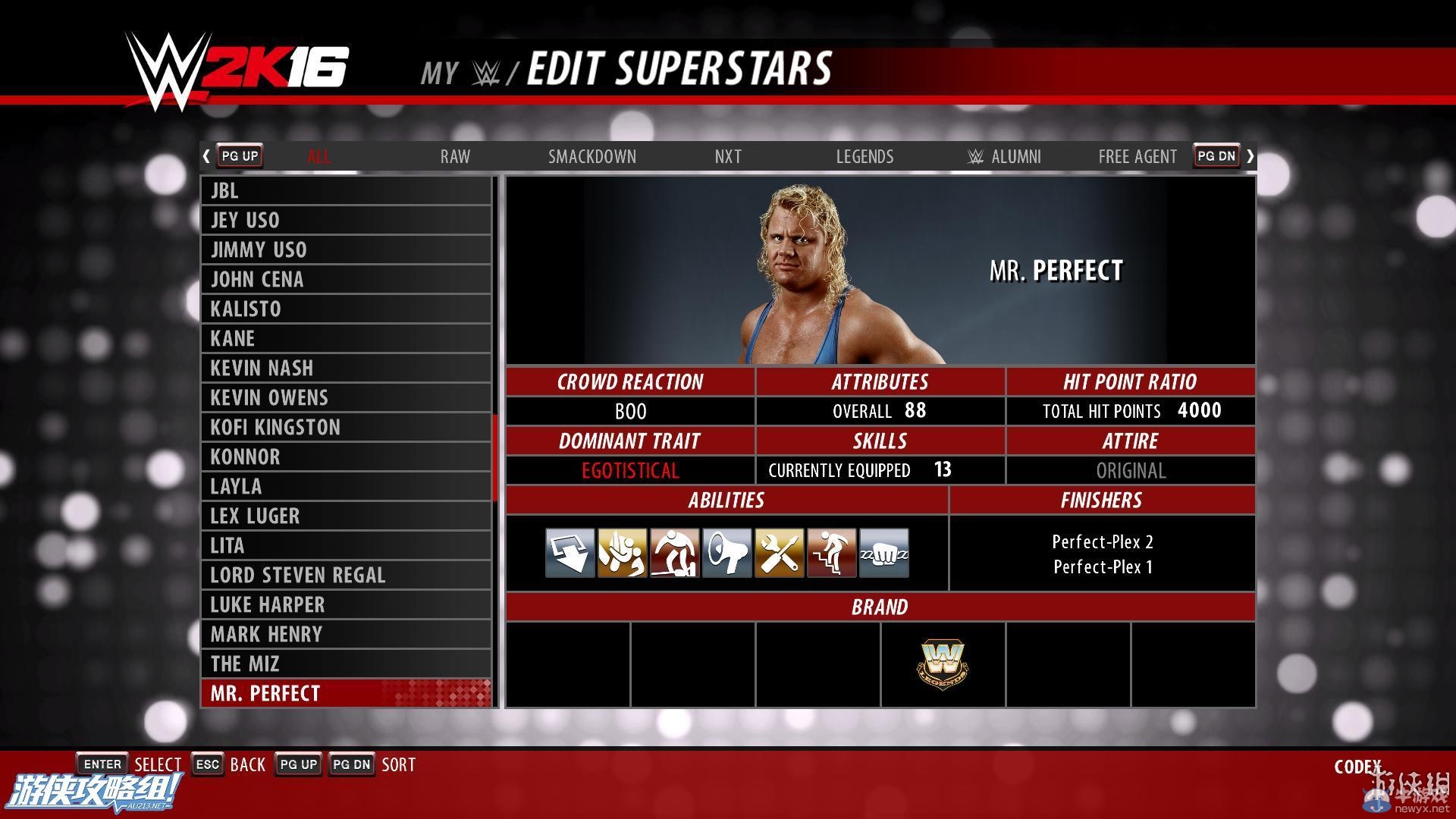Select the tools ability icon
This screenshot has height=819, width=1456.
coord(780,552)
